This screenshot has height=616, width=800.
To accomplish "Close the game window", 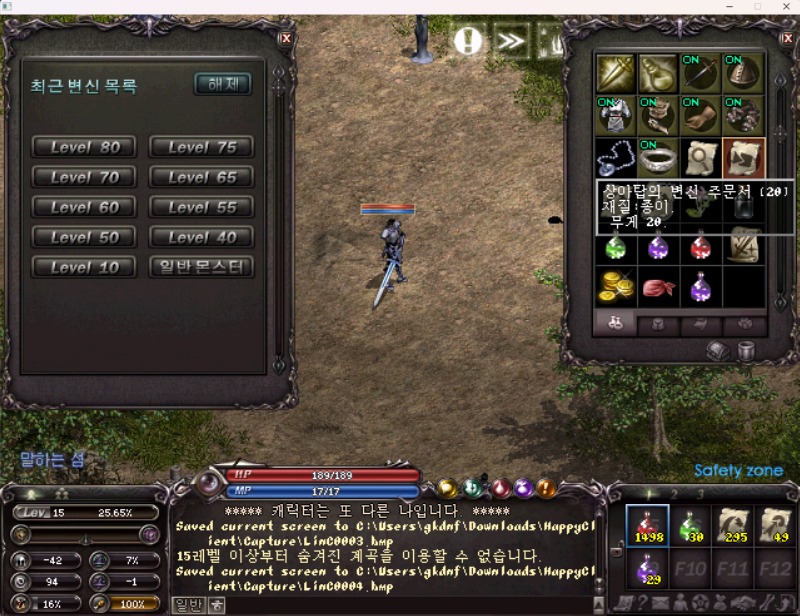I will tap(785, 7).
